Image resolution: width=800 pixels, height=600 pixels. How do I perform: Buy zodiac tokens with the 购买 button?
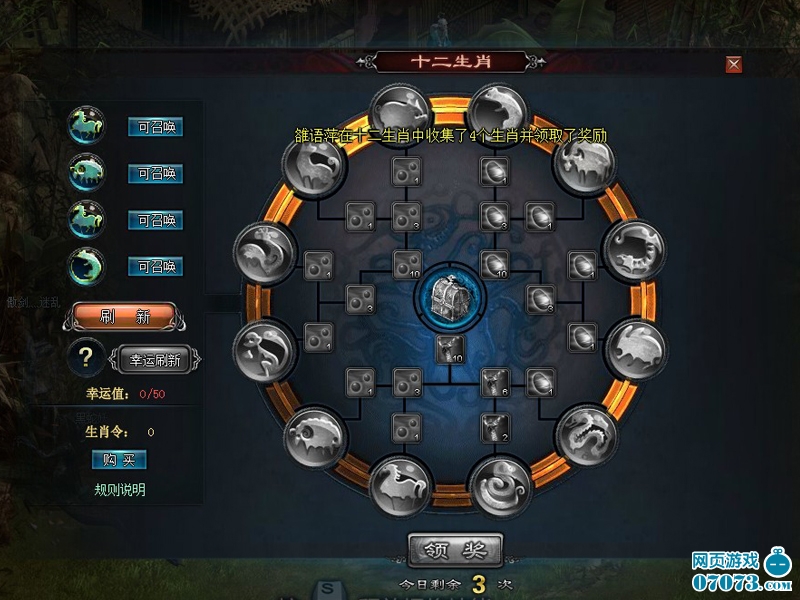(x=119, y=459)
